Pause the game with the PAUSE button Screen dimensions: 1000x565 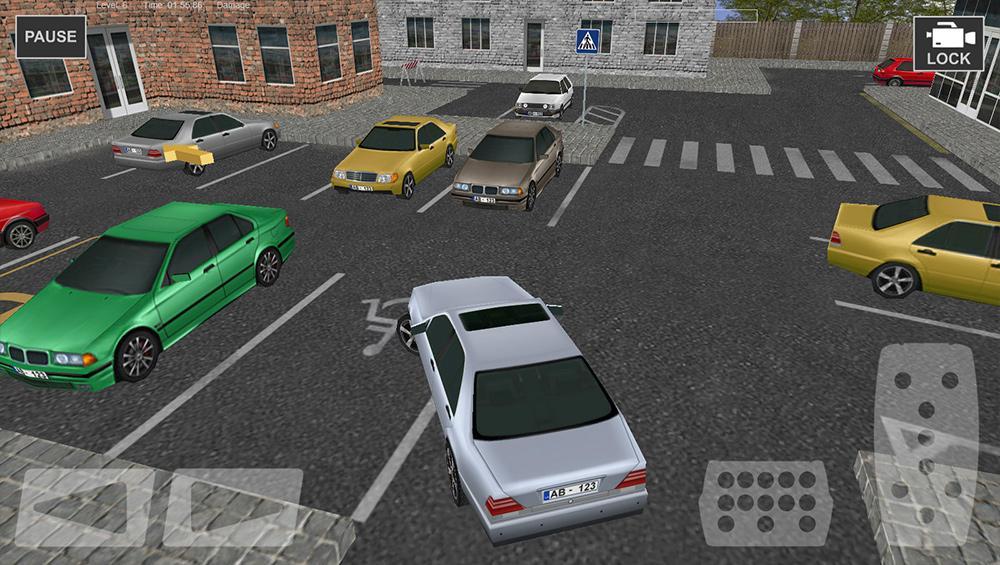point(50,37)
